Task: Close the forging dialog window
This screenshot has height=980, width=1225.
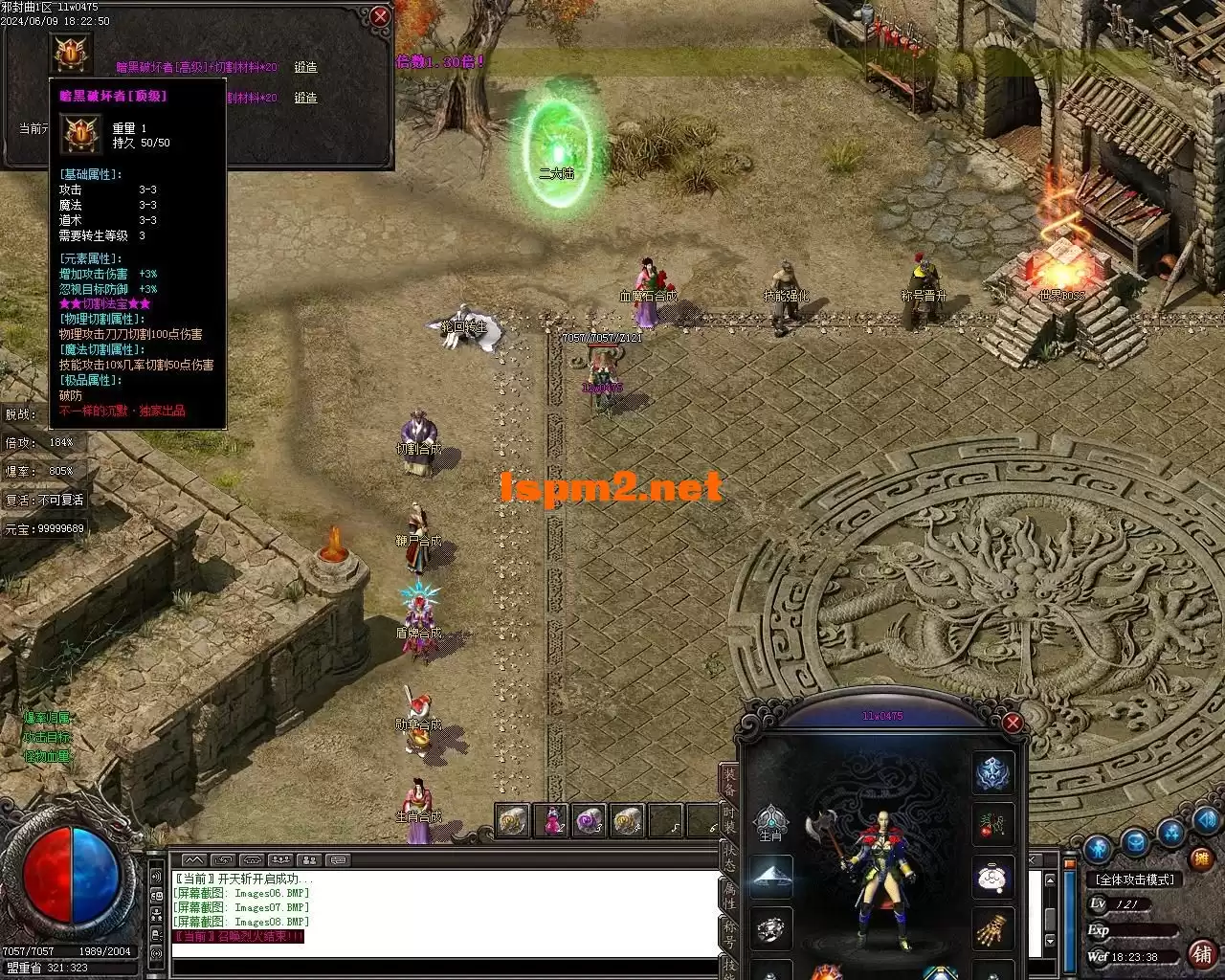Action: [380, 16]
